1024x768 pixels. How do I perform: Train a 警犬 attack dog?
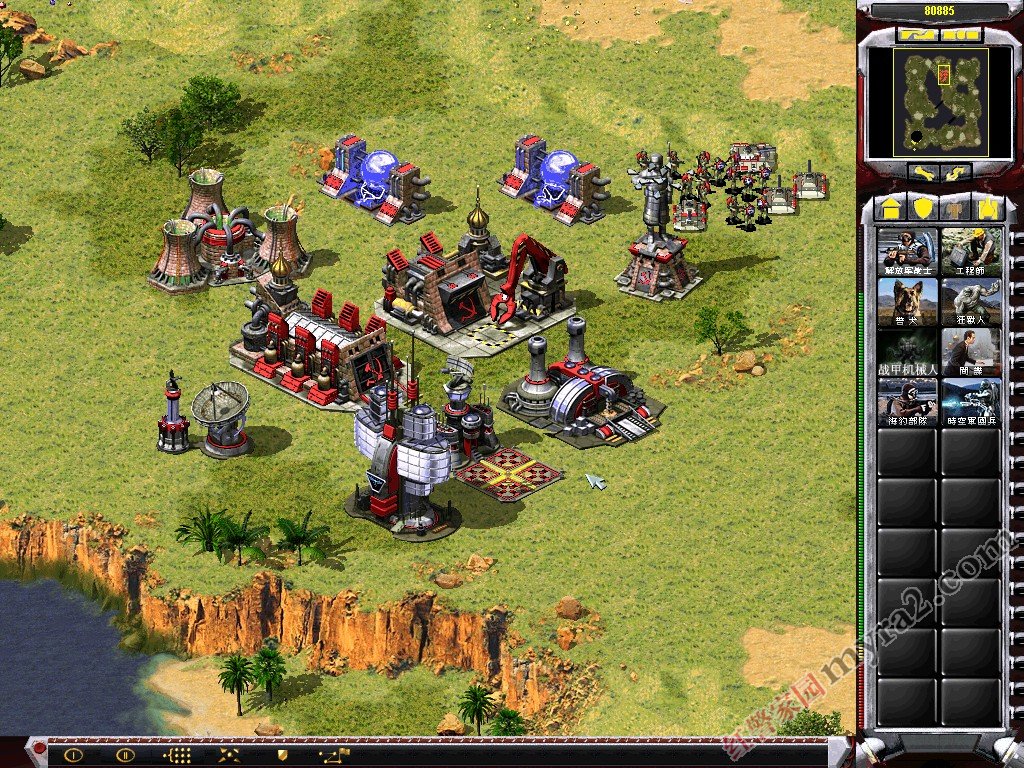(907, 302)
